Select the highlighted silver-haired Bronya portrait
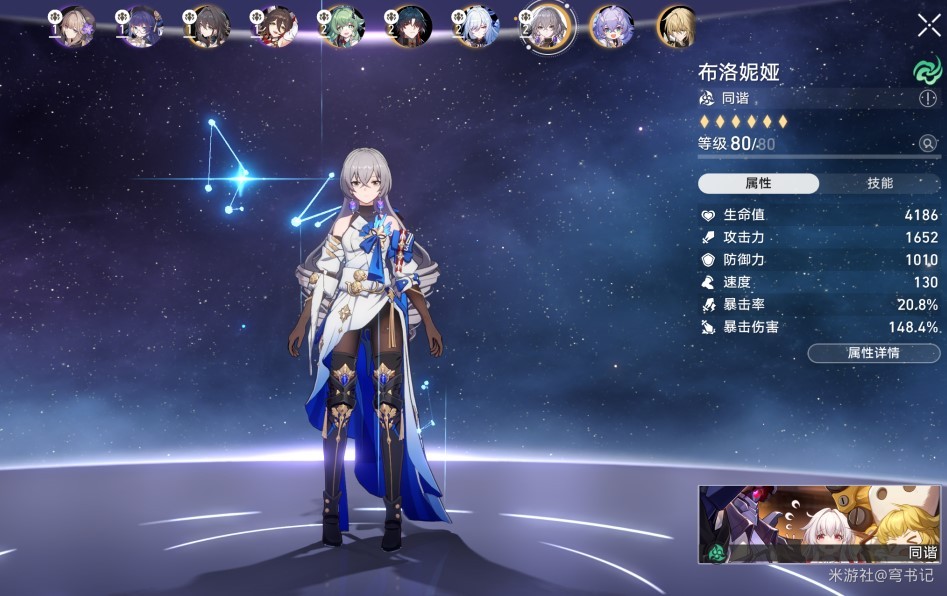 coord(548,27)
